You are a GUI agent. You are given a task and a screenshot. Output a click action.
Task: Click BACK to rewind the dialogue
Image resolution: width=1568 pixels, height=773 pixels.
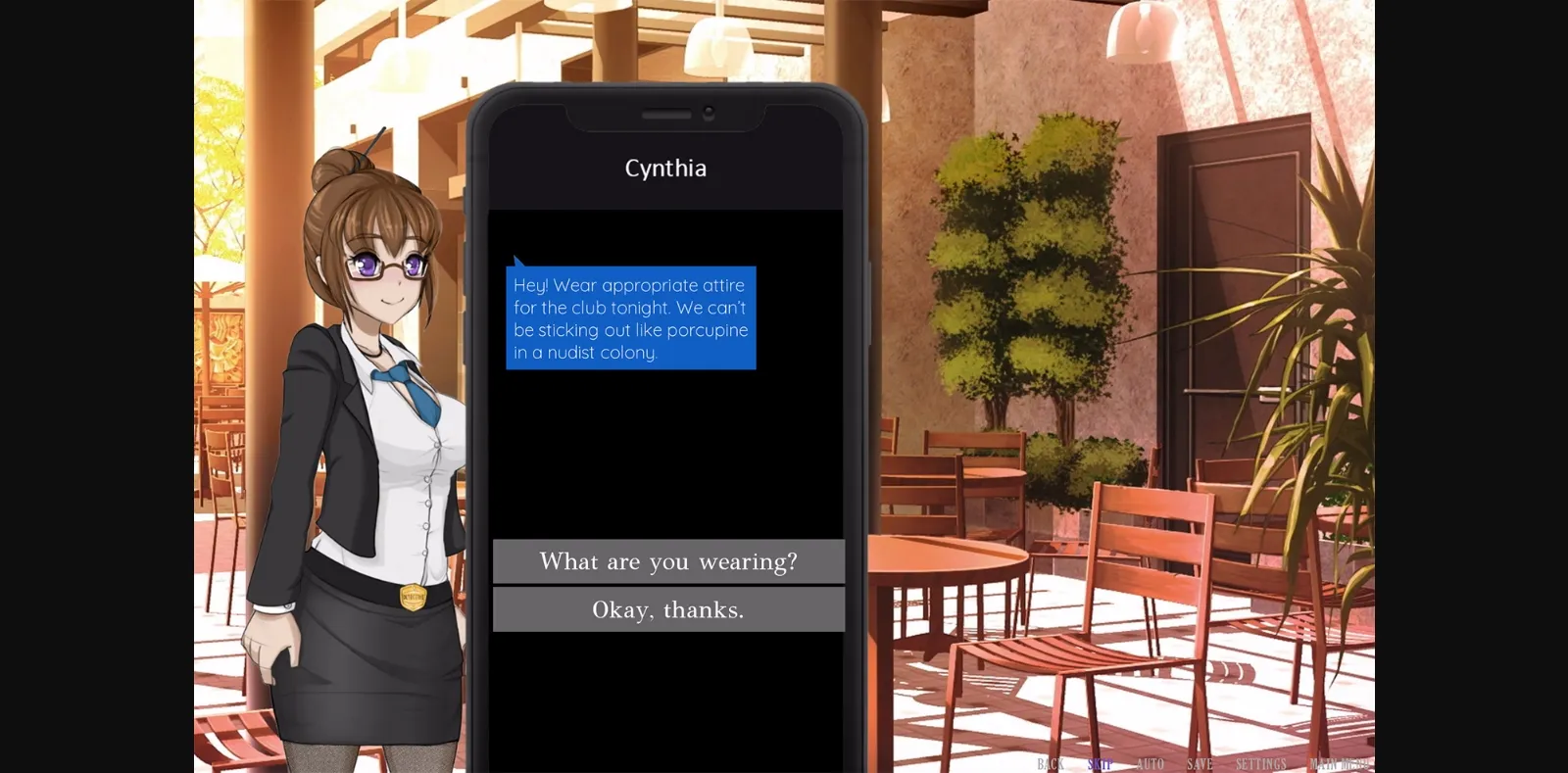[1051, 764]
